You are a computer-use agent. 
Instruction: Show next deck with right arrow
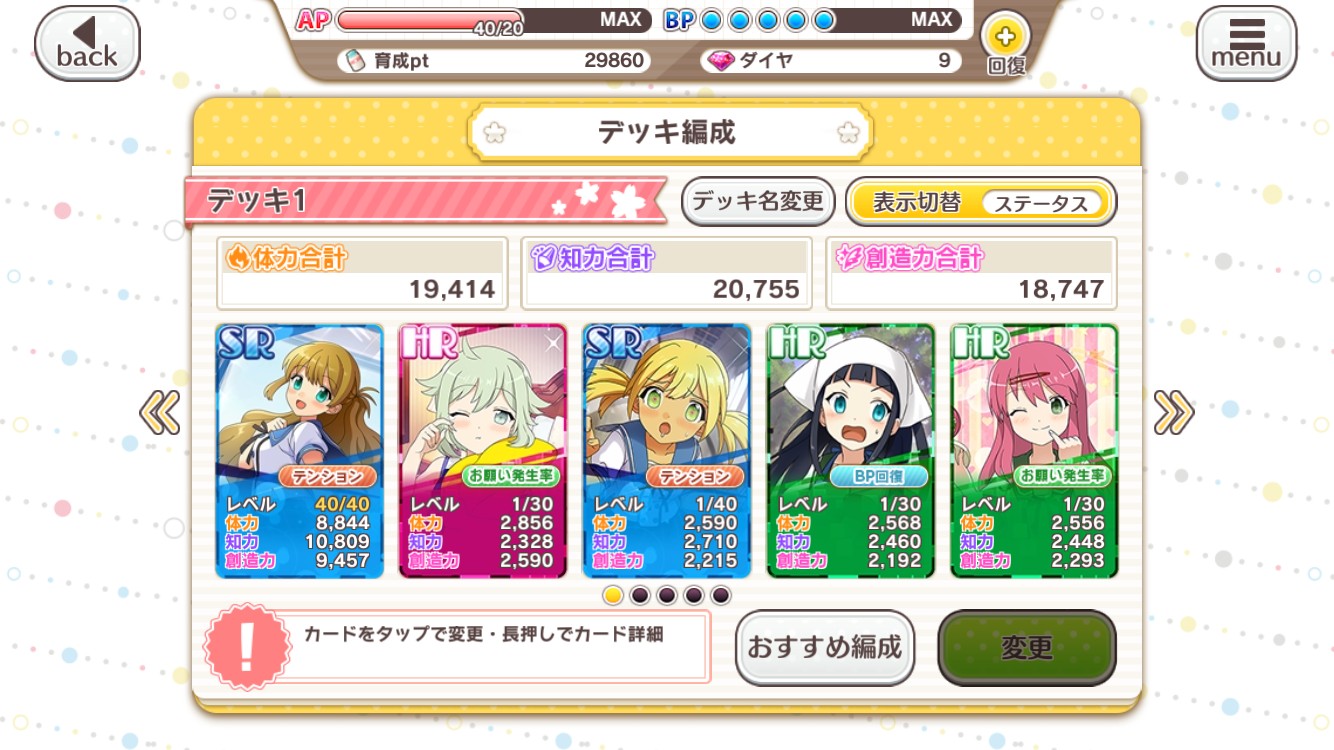click(x=1173, y=412)
